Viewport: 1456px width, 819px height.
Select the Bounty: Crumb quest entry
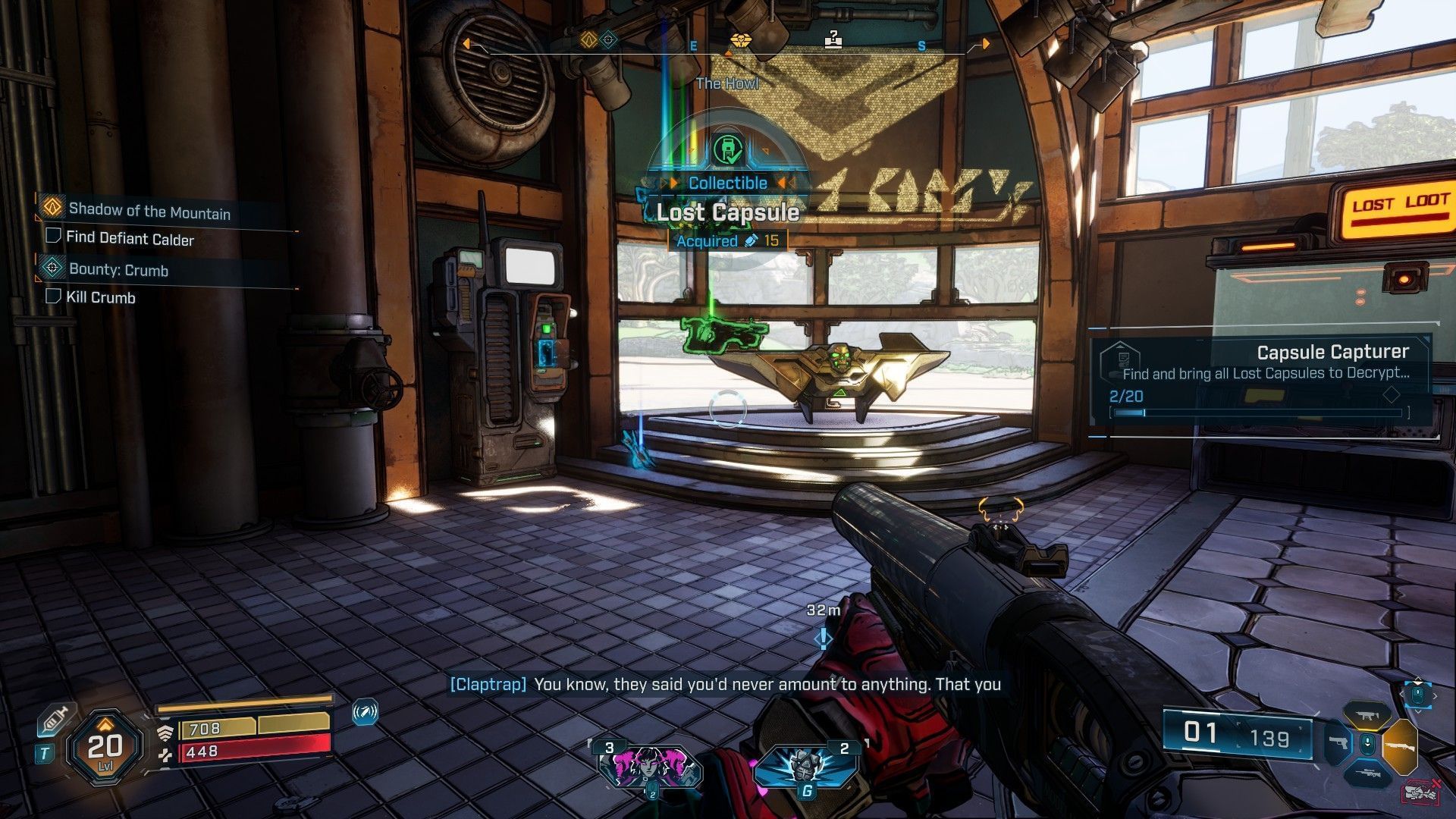click(118, 269)
